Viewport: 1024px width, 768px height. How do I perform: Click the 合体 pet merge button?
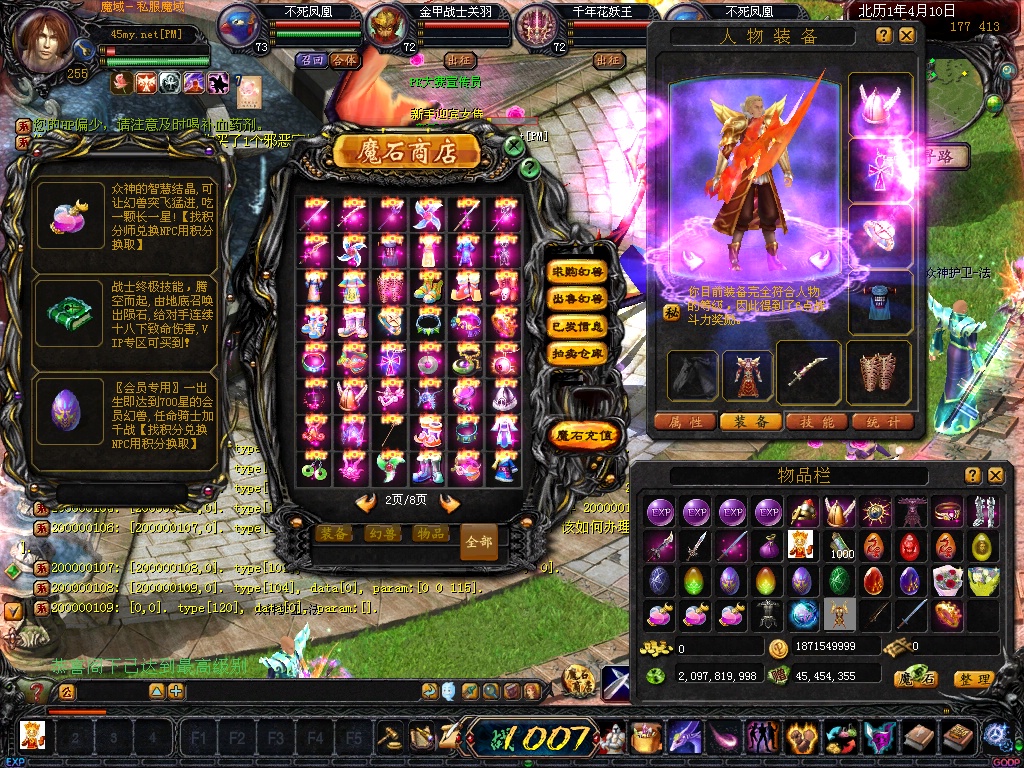tap(344, 60)
